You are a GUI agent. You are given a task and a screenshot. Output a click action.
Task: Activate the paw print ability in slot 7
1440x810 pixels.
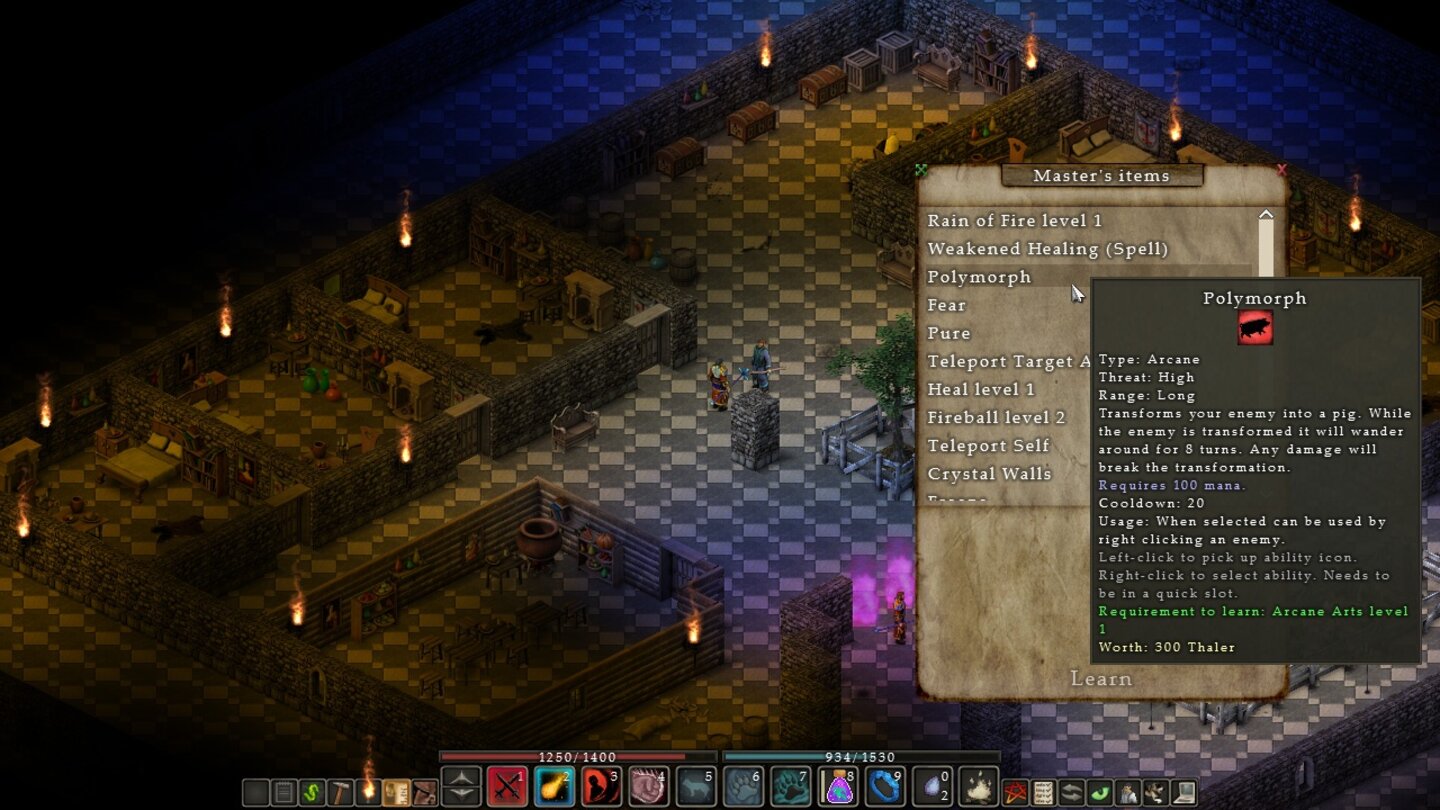790,787
